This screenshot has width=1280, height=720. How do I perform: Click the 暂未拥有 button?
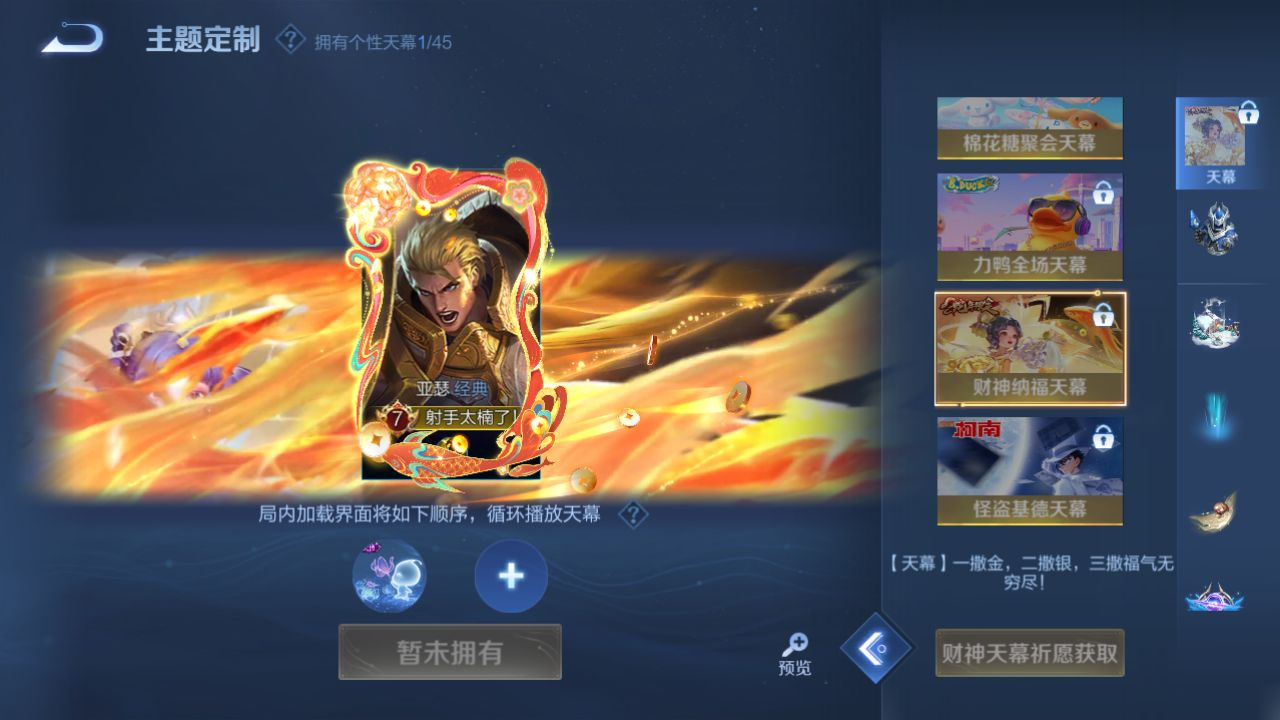coord(450,652)
